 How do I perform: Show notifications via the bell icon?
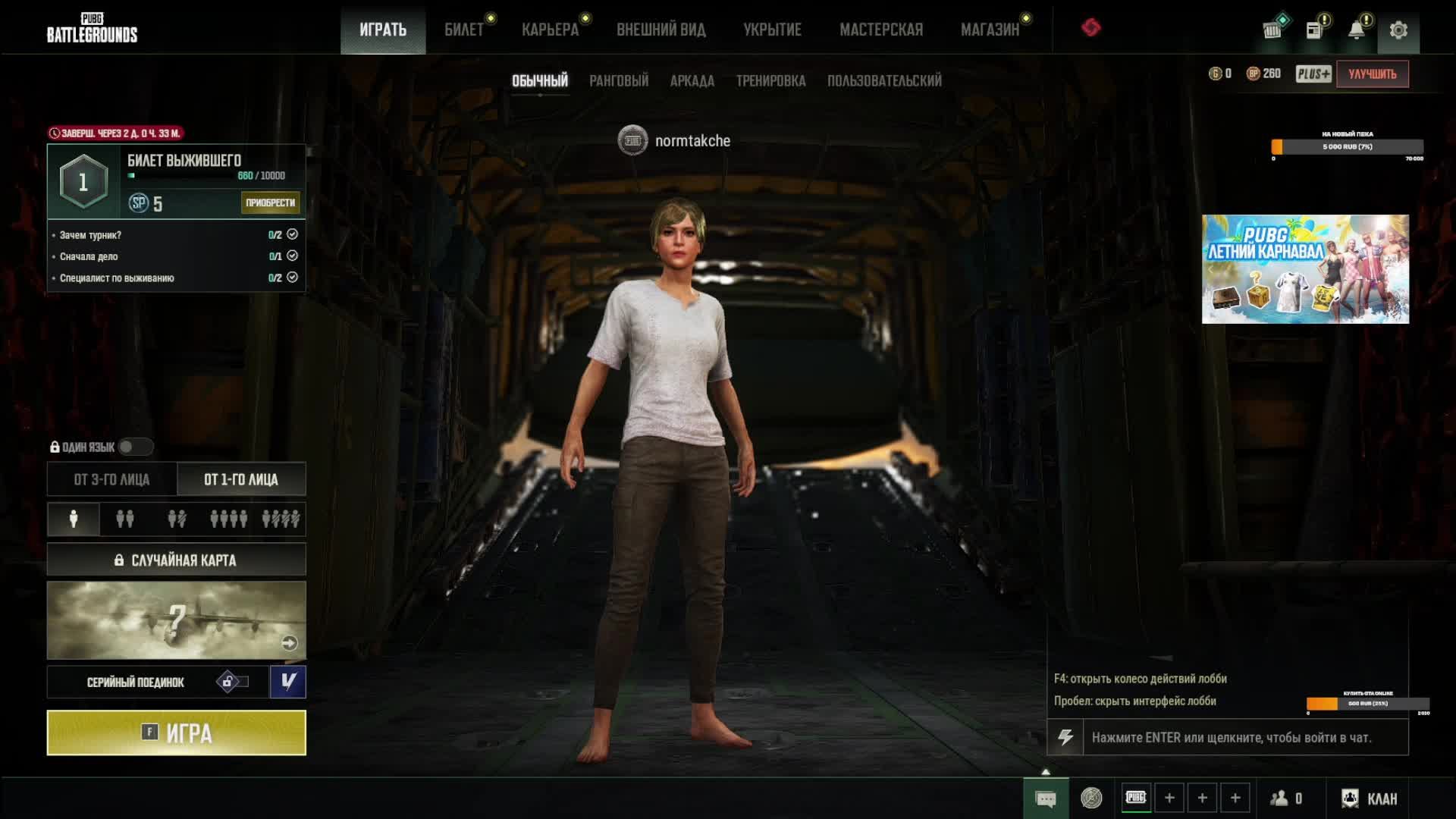[x=1356, y=30]
